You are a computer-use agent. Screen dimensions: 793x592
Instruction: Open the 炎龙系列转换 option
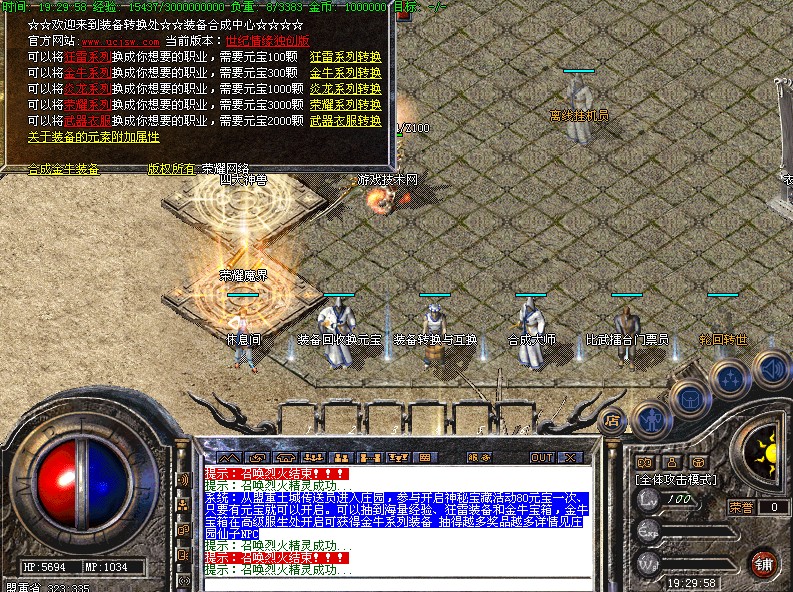[x=345, y=89]
